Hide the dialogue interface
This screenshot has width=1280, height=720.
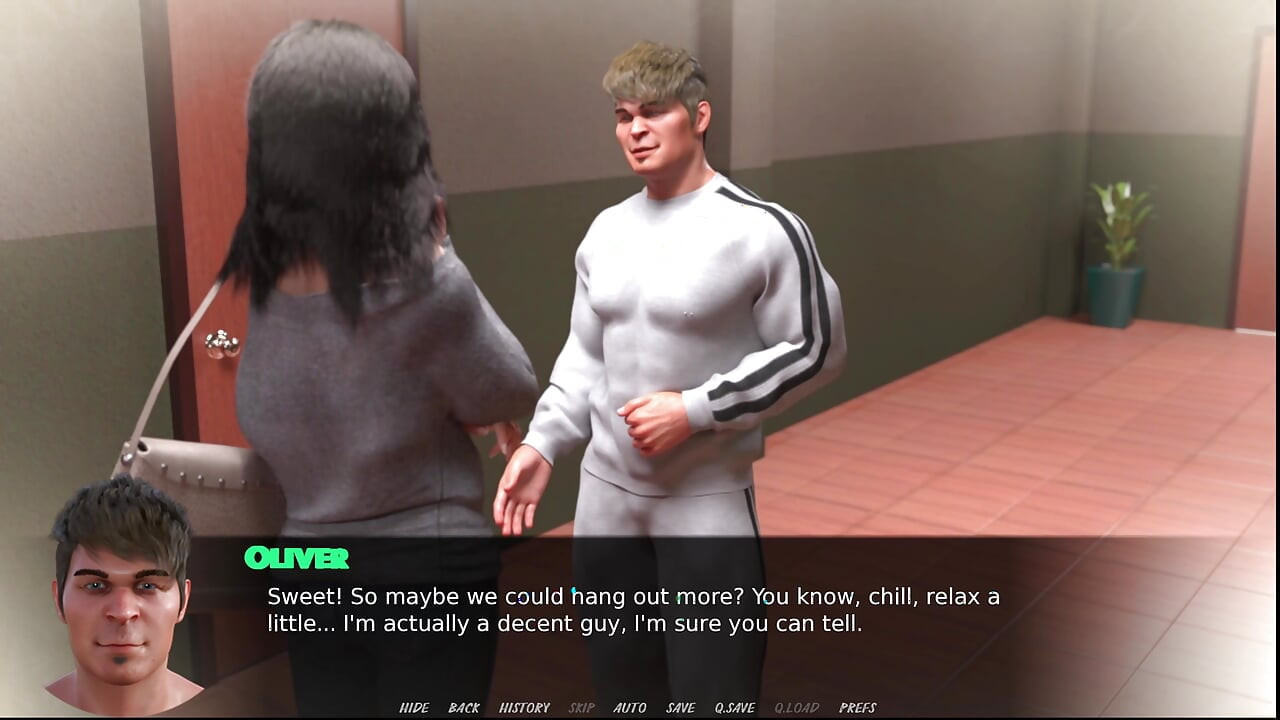pyautogui.click(x=414, y=708)
